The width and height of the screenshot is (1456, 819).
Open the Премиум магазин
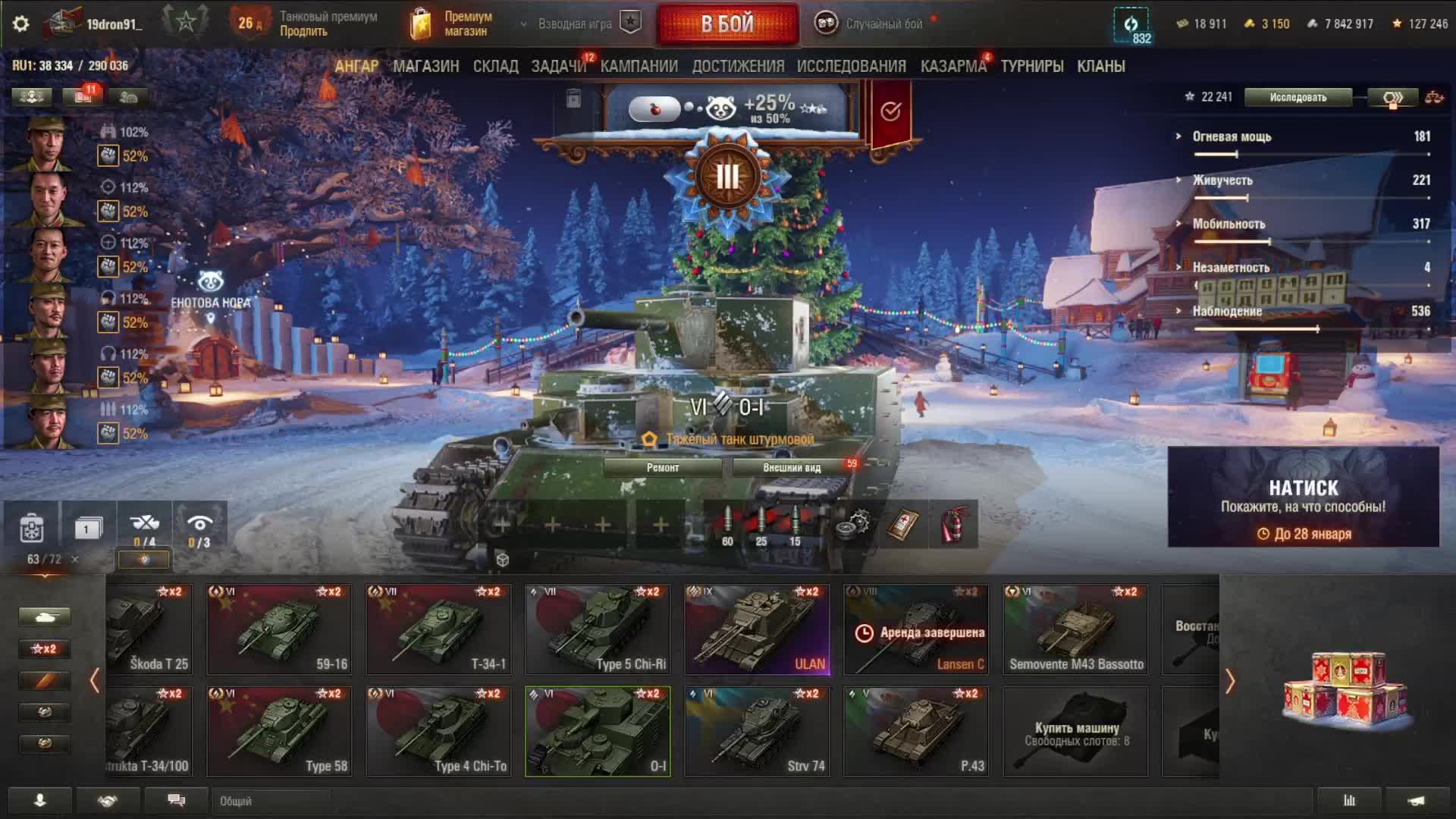tap(453, 24)
